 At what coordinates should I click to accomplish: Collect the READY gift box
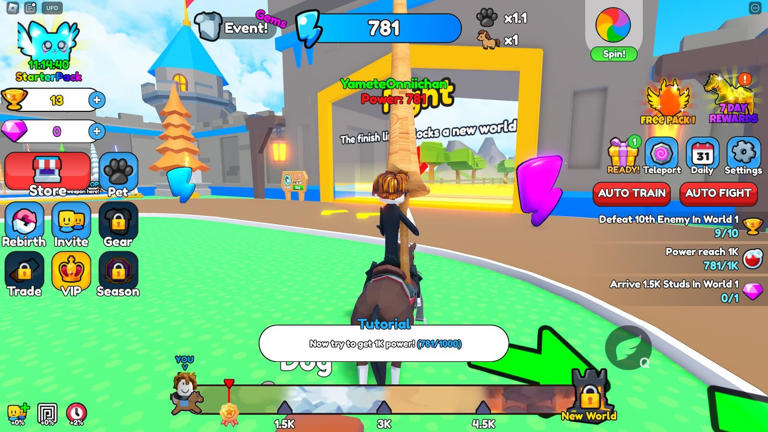[623, 156]
